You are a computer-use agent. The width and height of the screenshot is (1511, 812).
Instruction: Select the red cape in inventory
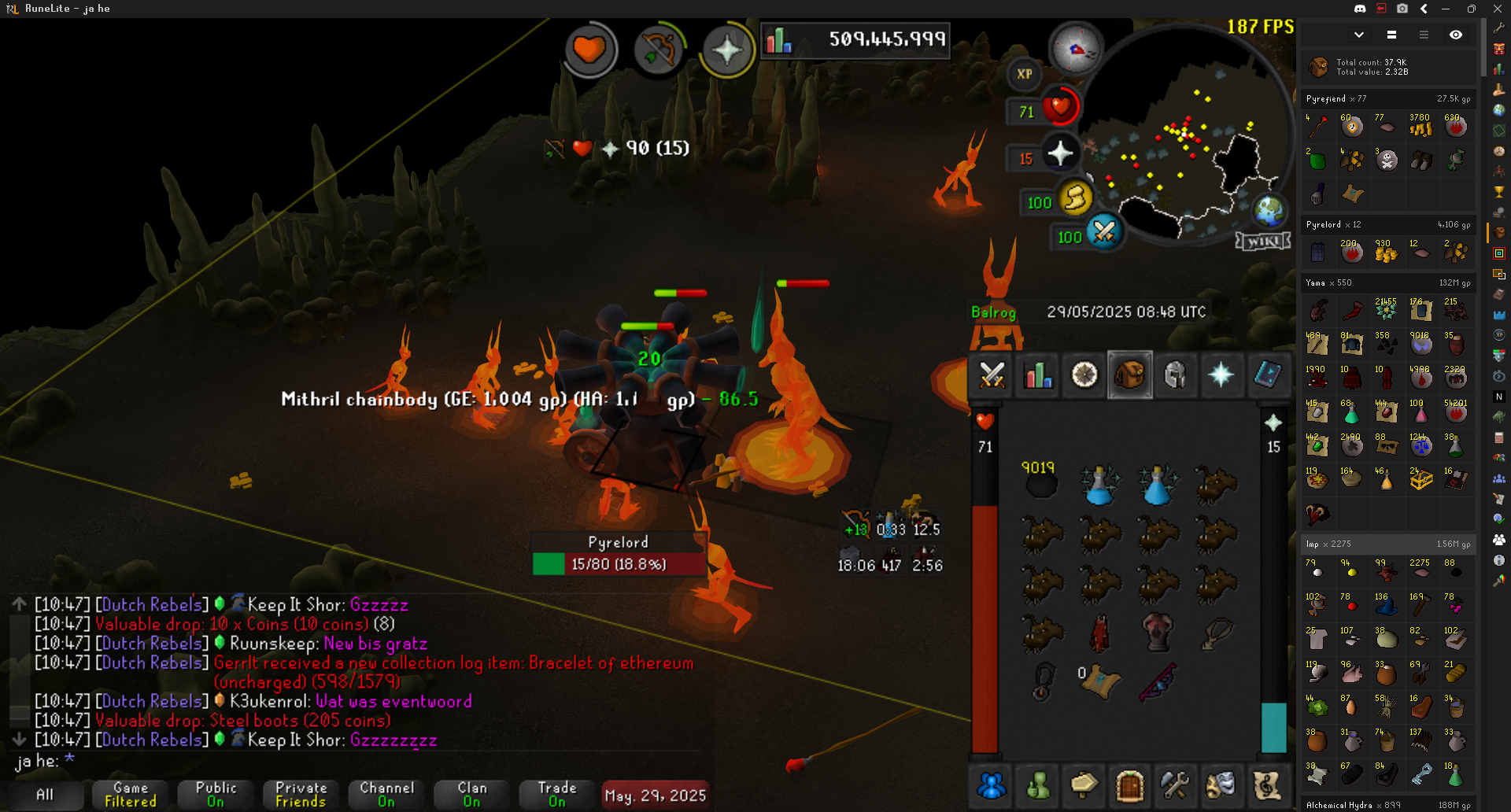click(1099, 633)
